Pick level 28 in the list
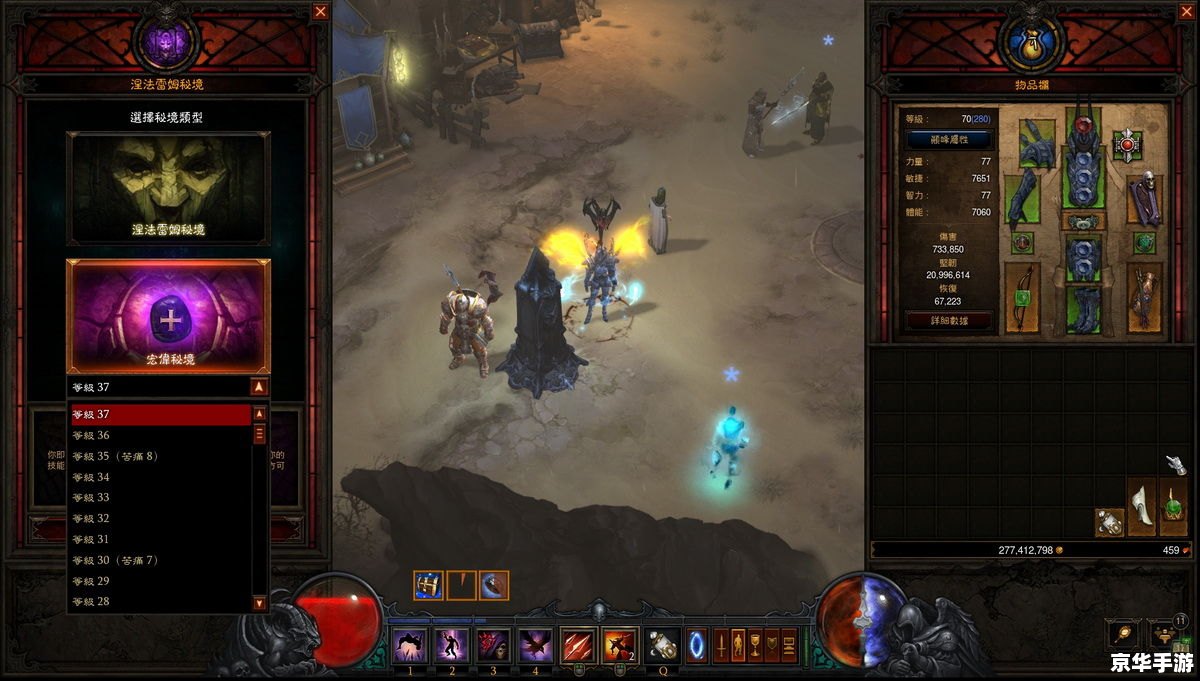Screen dimensions: 1200x681 (160, 601)
